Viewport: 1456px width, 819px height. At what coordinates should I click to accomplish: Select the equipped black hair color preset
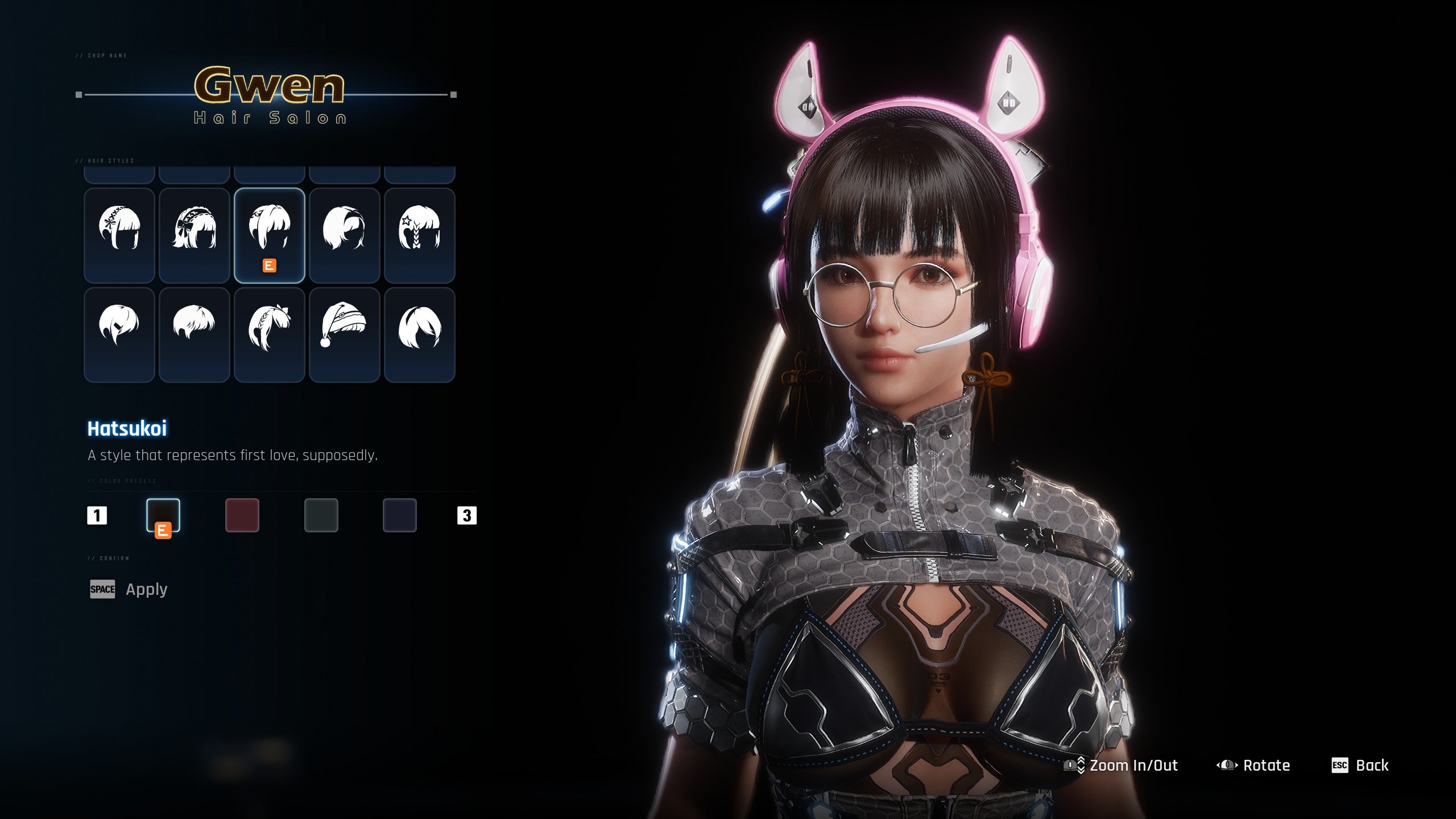click(163, 515)
